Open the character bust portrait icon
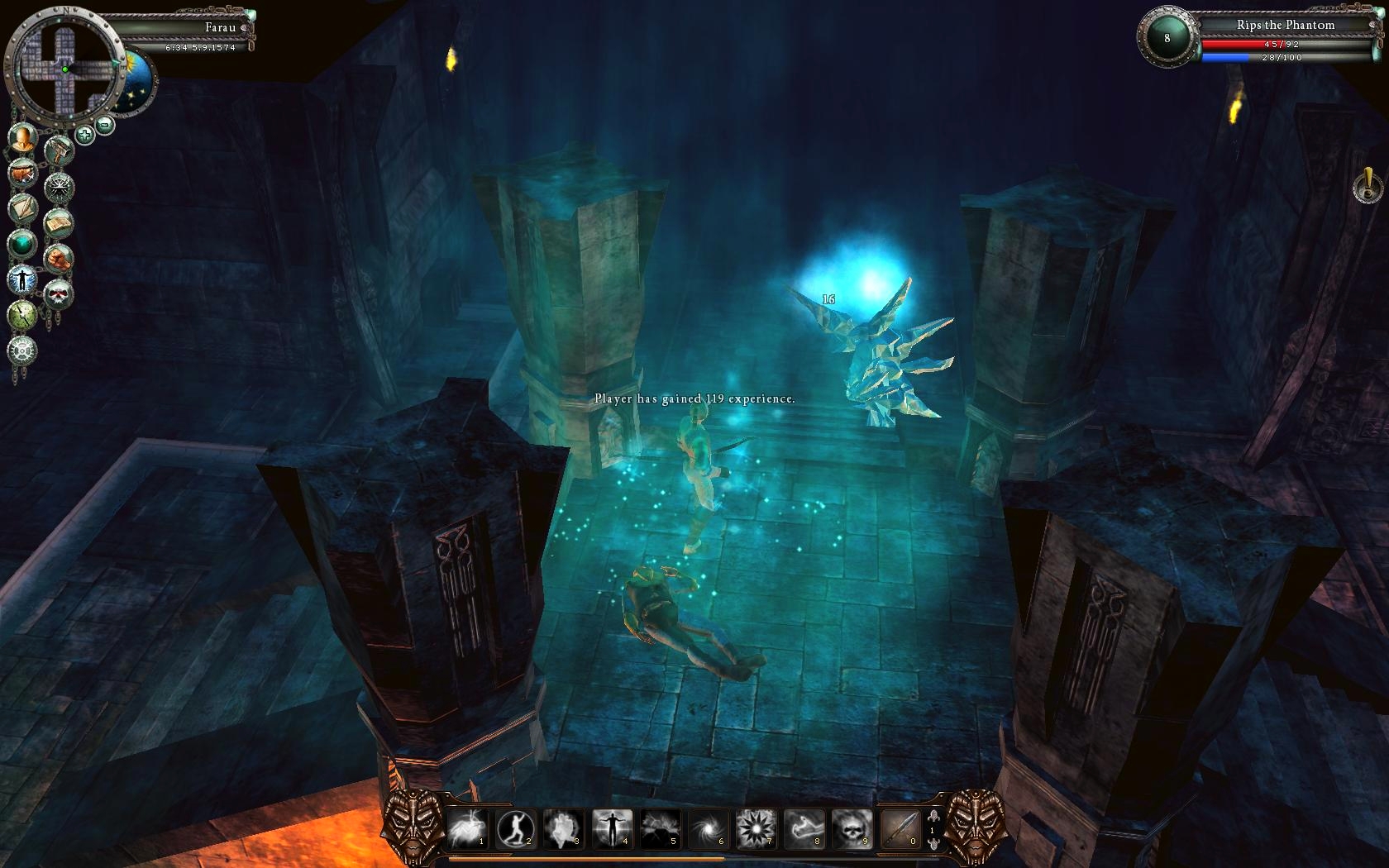1389x868 pixels. tap(23, 136)
